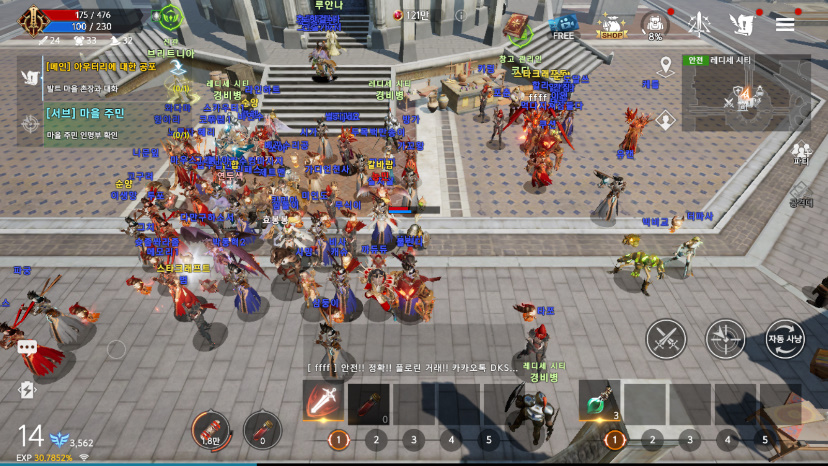Tap the sword-and-circle target button
This screenshot has height=466, width=828.
click(x=725, y=339)
